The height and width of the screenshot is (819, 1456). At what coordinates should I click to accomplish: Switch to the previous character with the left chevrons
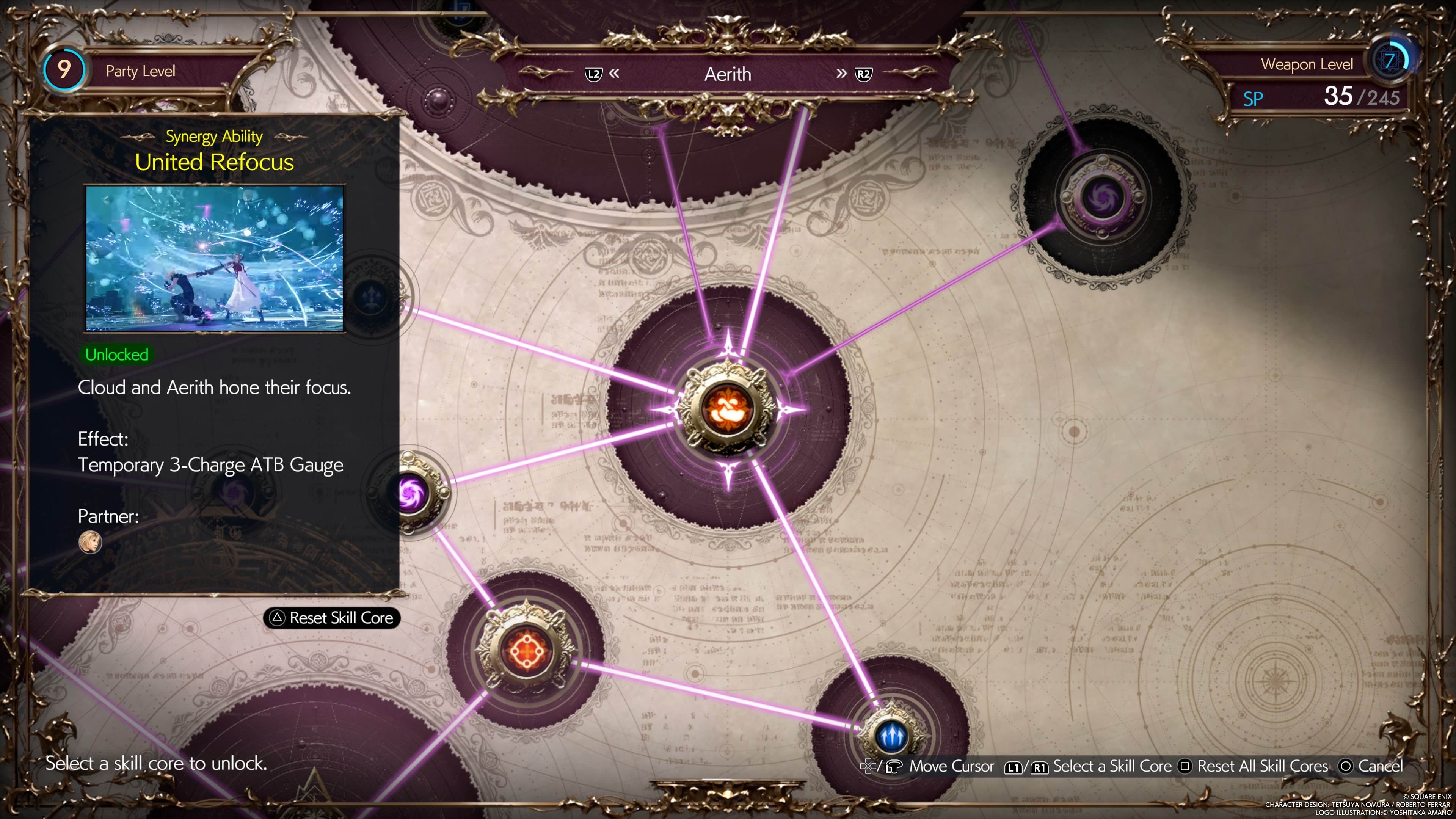[x=614, y=74]
